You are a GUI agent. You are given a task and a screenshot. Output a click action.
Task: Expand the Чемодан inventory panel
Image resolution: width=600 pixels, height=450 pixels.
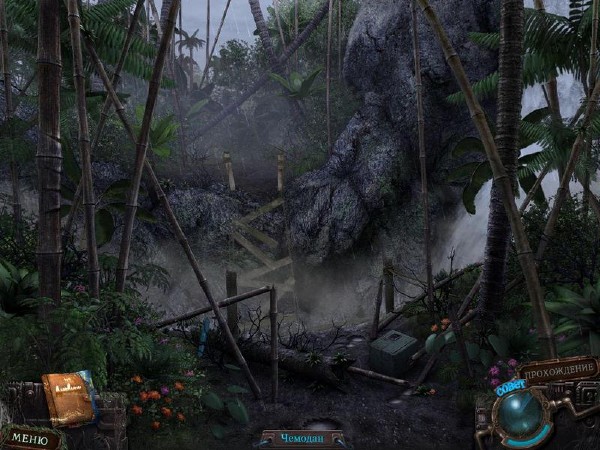(x=302, y=438)
